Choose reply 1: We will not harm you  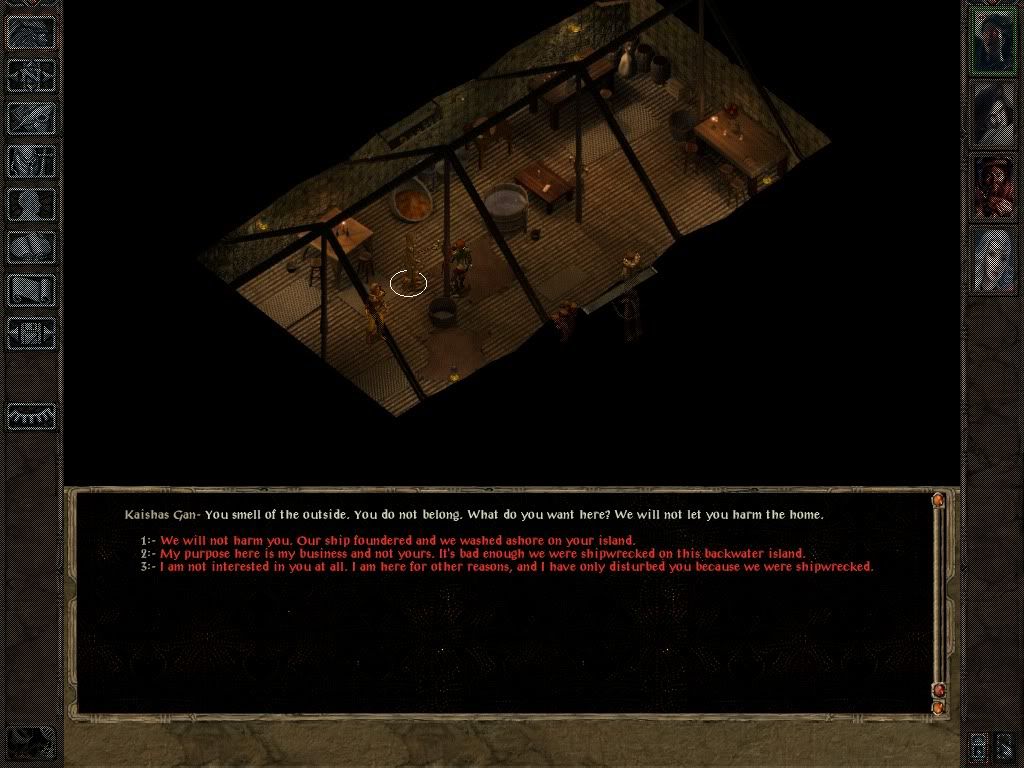coord(396,541)
